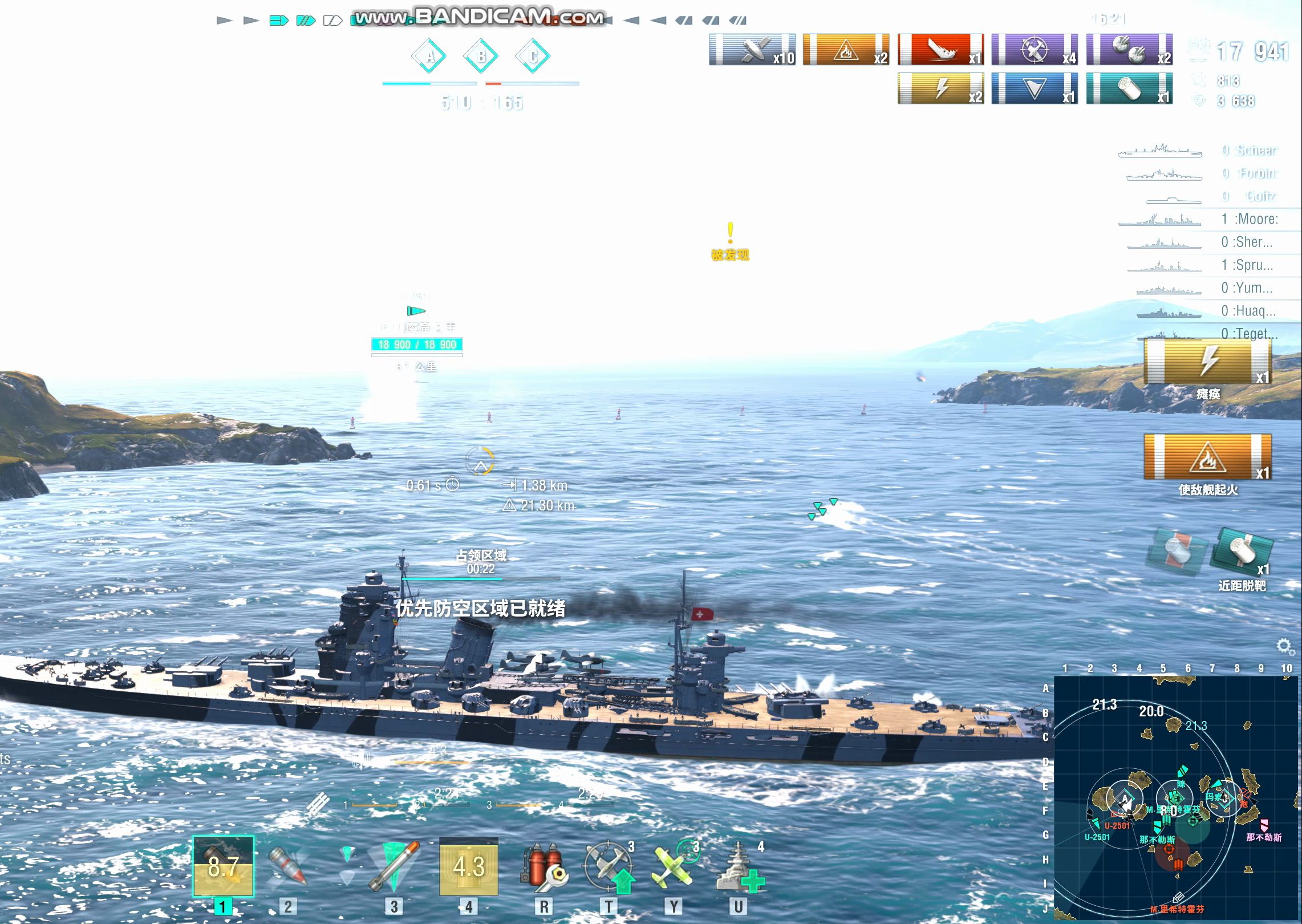Switch to armor-piercing shells in slot 2

[x=288, y=867]
